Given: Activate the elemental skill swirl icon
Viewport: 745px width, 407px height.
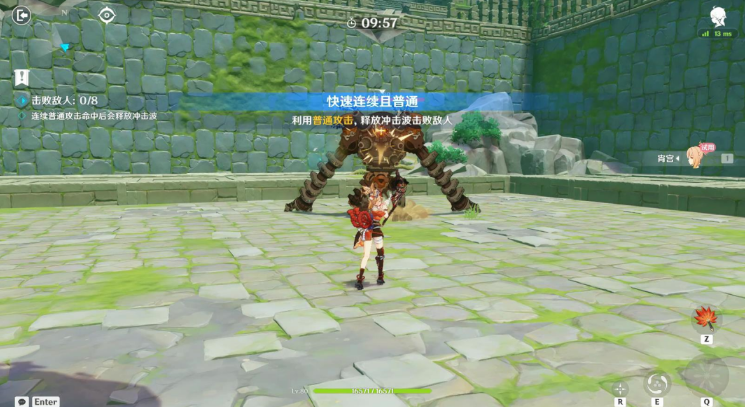Looking at the screenshot, I should (657, 382).
